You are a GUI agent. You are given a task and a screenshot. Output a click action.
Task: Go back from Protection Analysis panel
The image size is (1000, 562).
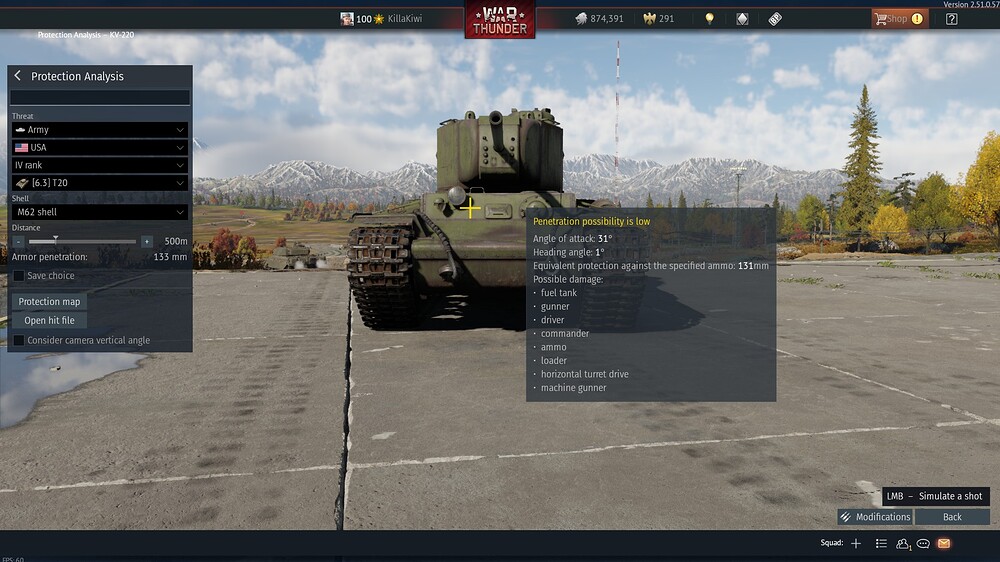tap(17, 76)
